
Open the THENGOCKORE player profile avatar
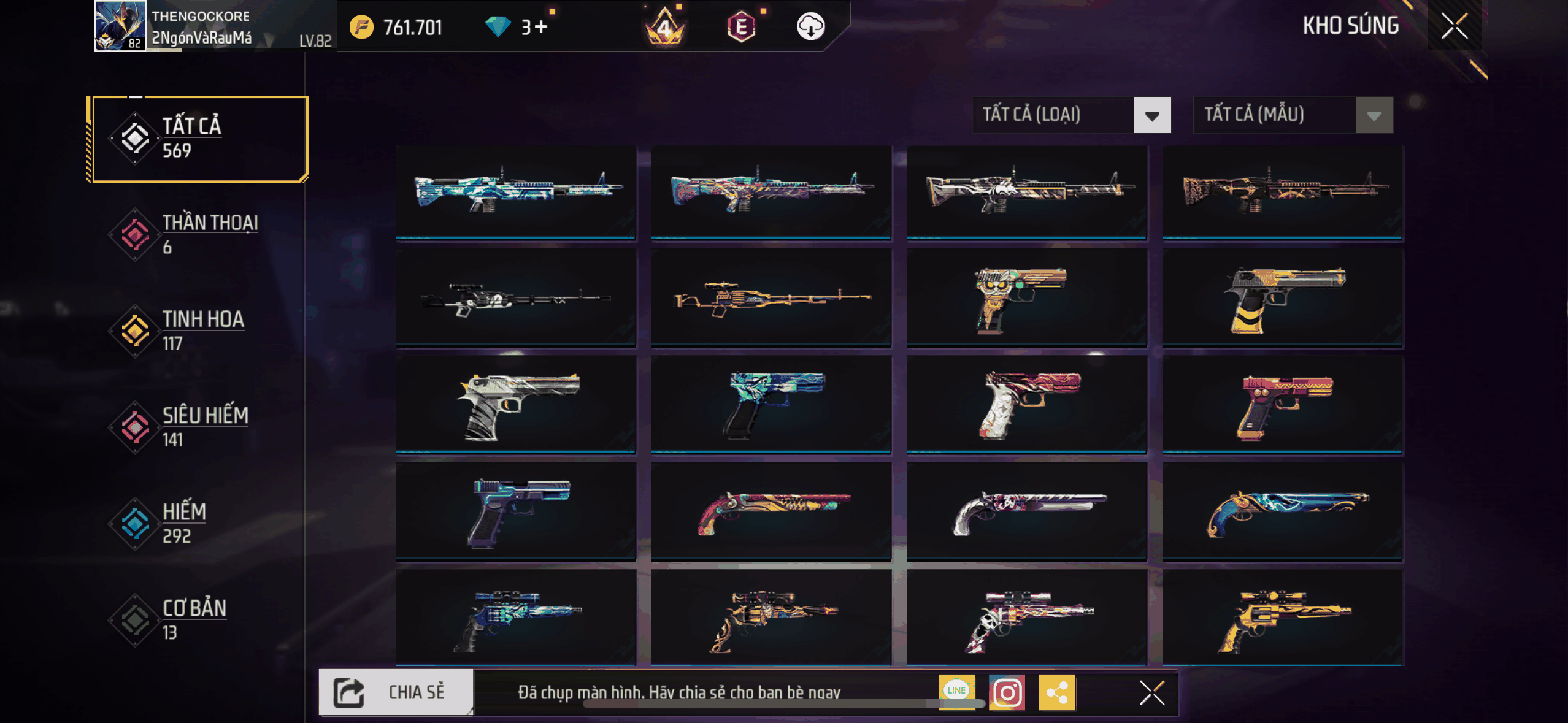(x=120, y=26)
